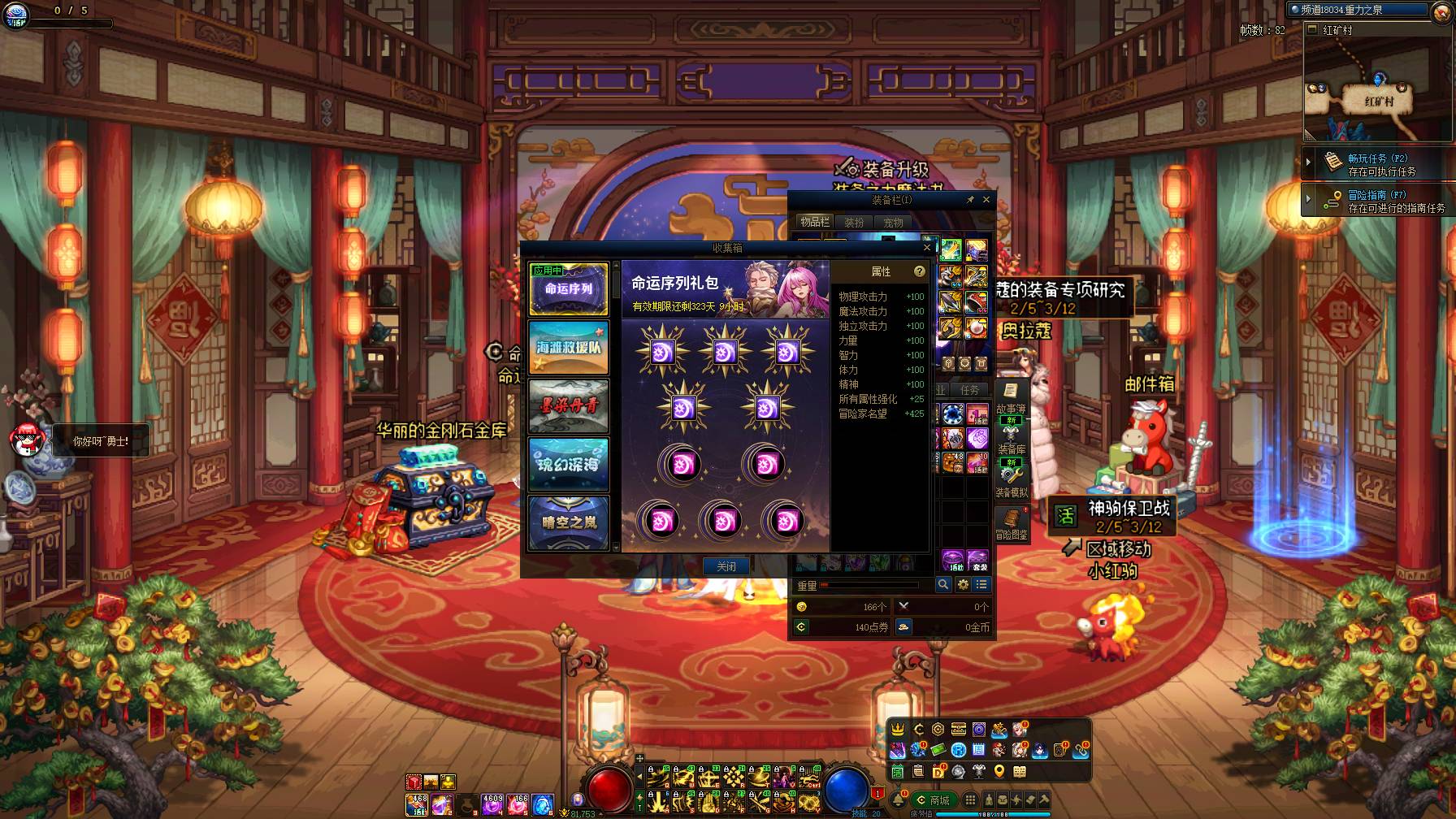Viewport: 1456px width, 819px height.
Task: Open the 冒险图鉴 adventure codex
Action: tap(1011, 523)
